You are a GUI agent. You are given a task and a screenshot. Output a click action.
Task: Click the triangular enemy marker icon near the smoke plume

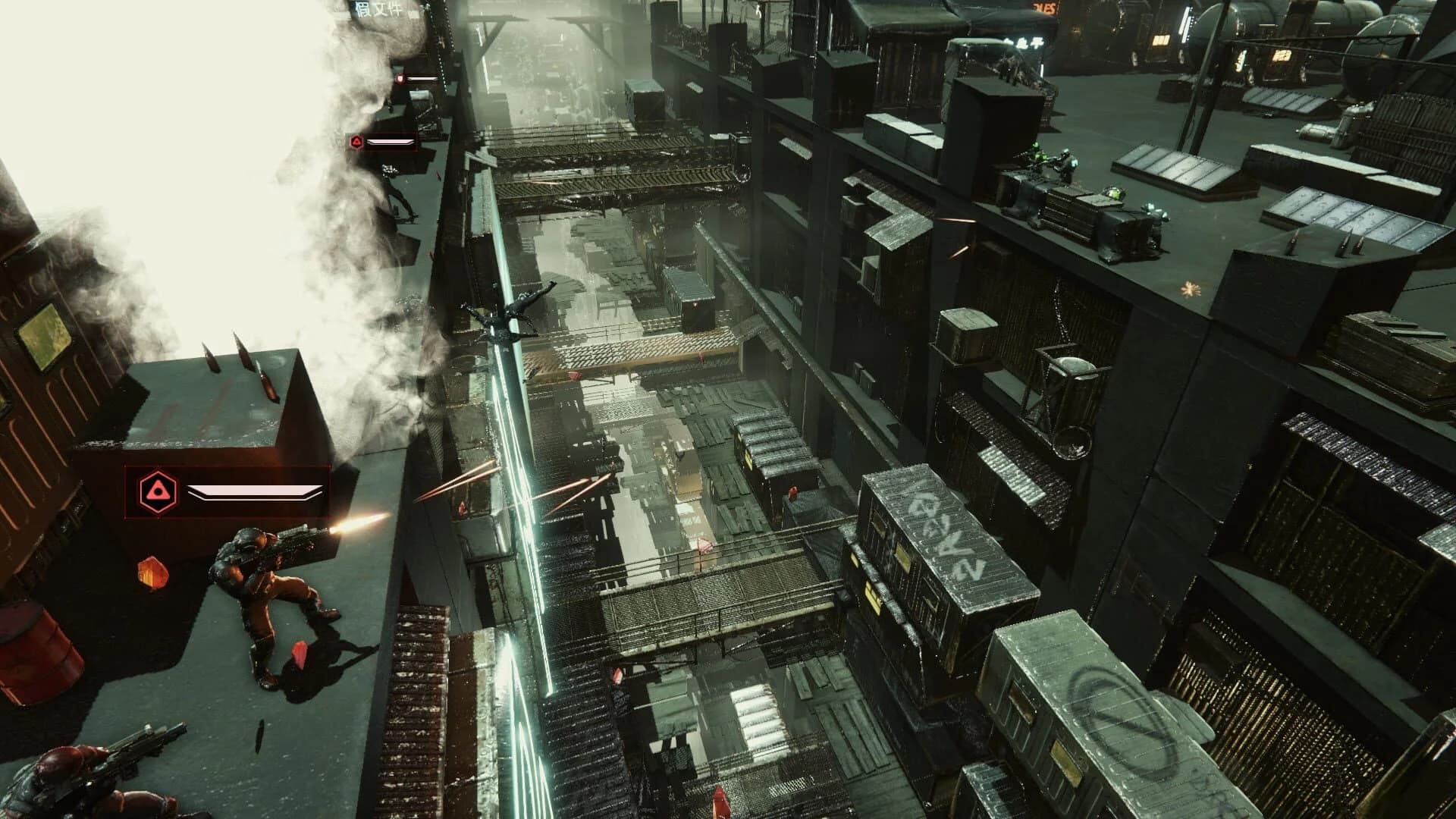tap(356, 142)
